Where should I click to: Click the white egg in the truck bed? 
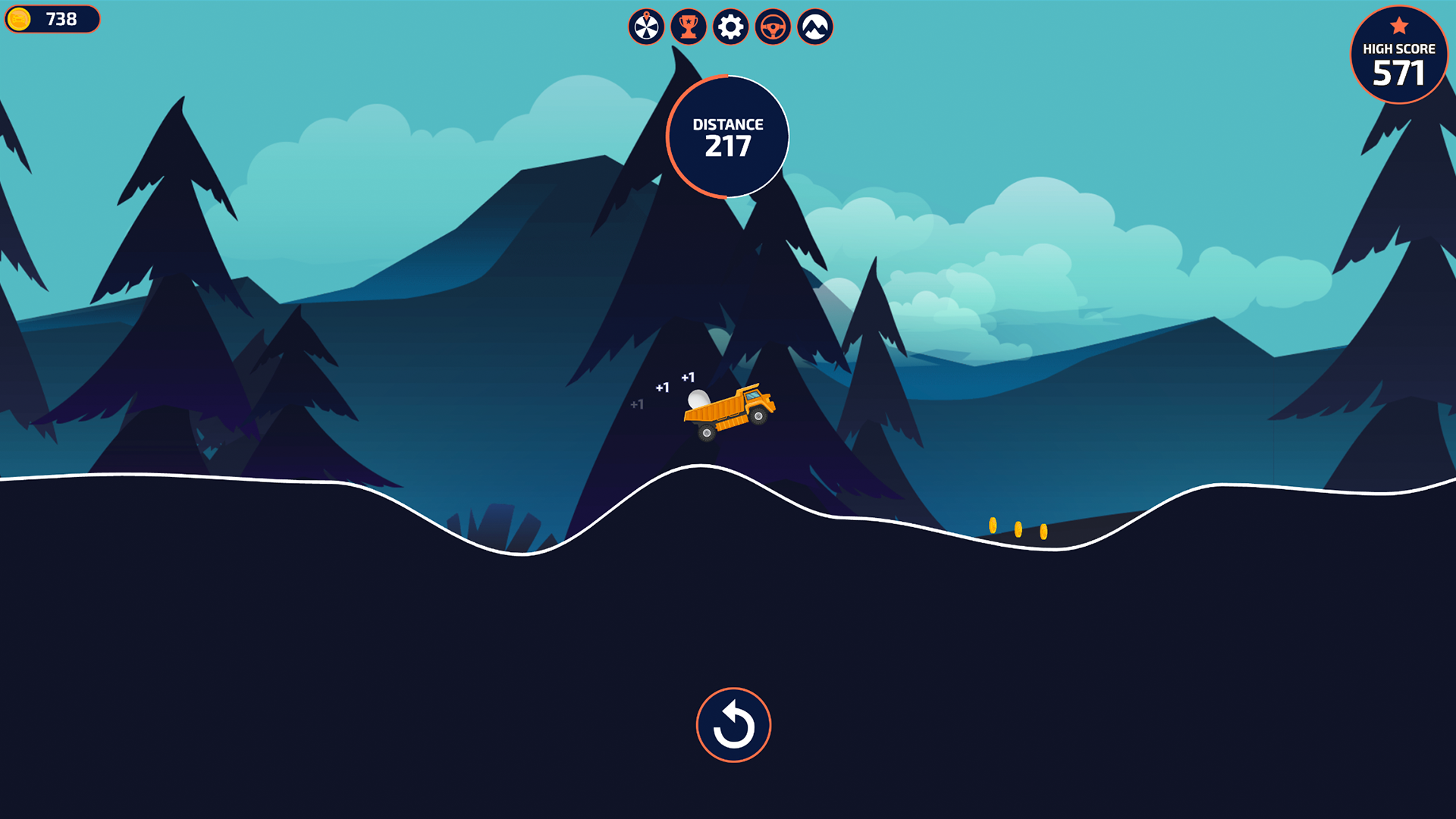pos(698,398)
